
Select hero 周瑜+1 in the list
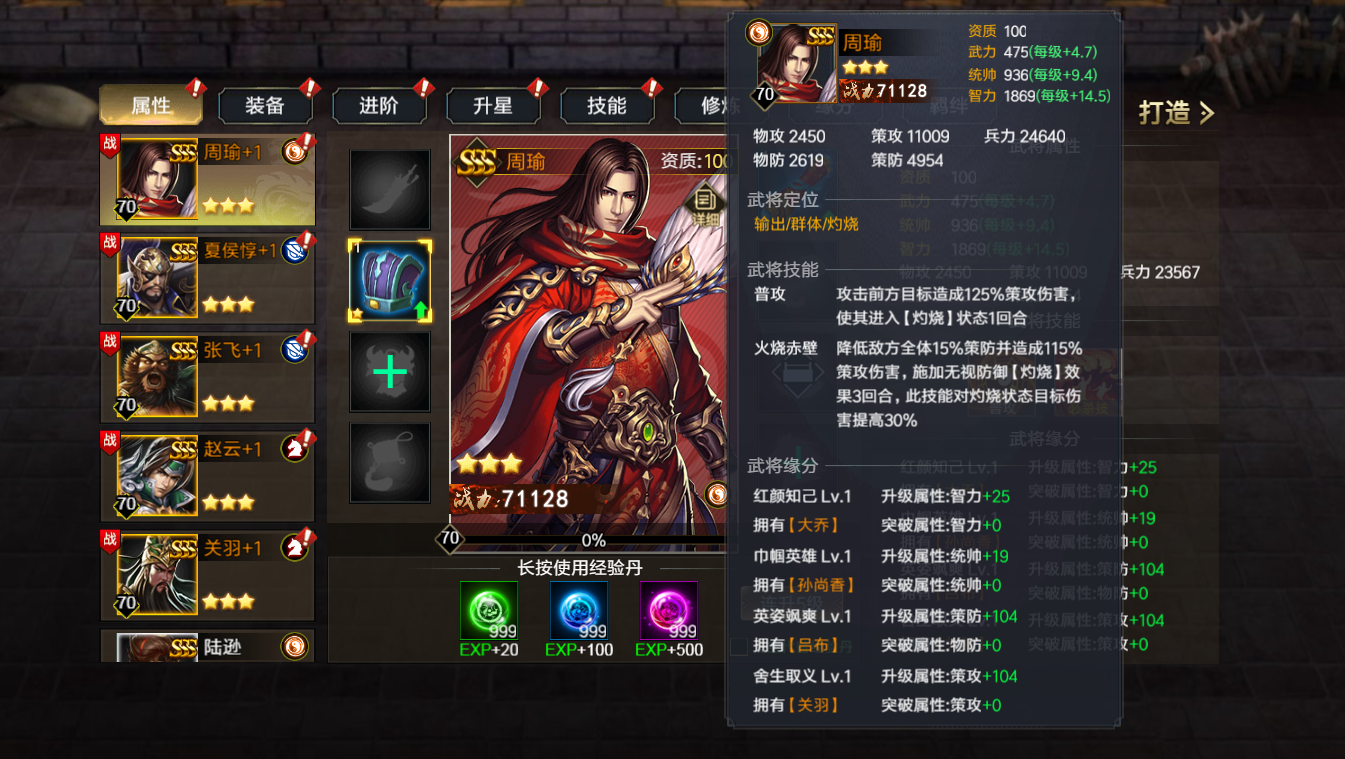click(x=207, y=180)
